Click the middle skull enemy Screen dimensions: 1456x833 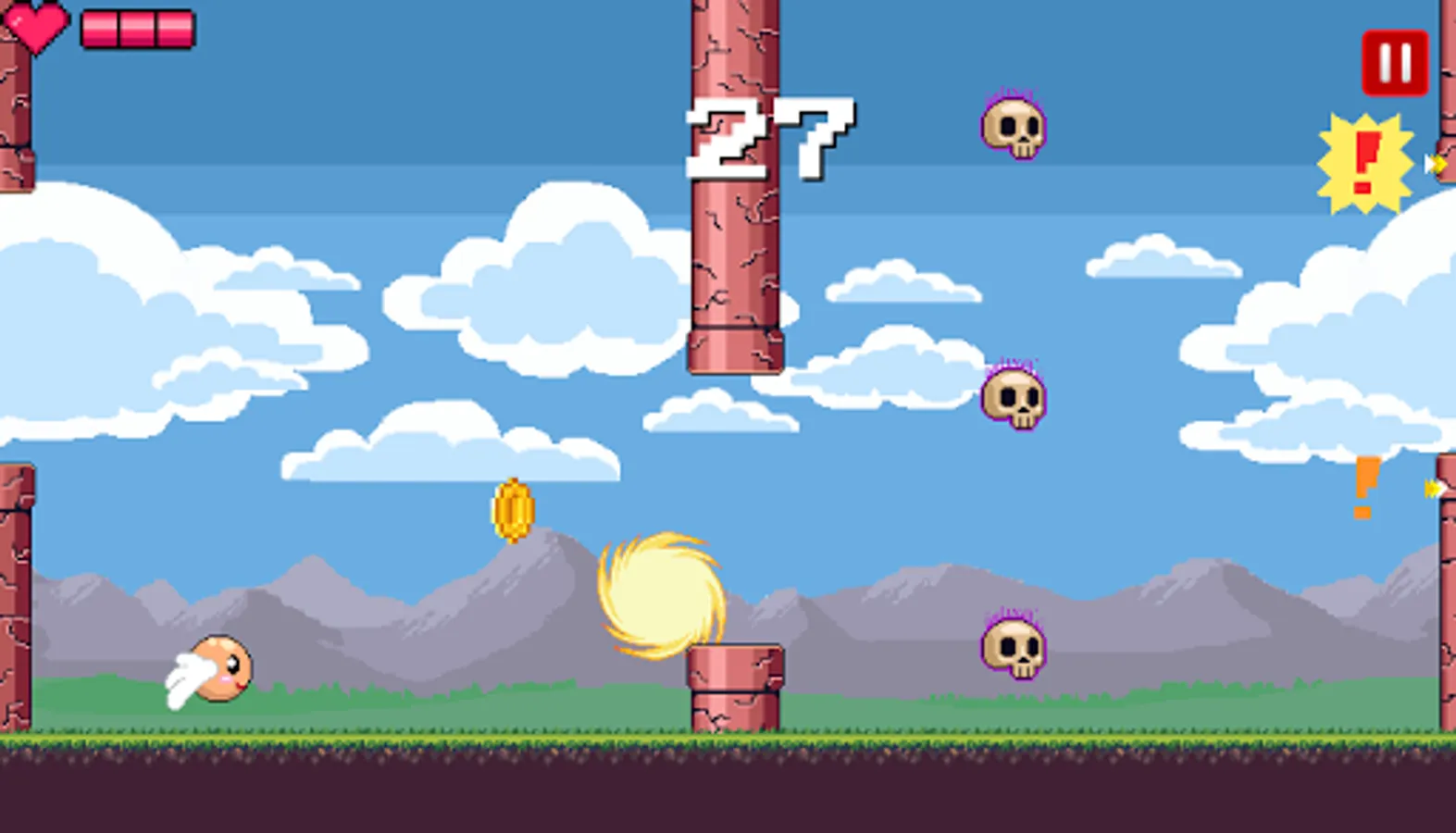1014,396
